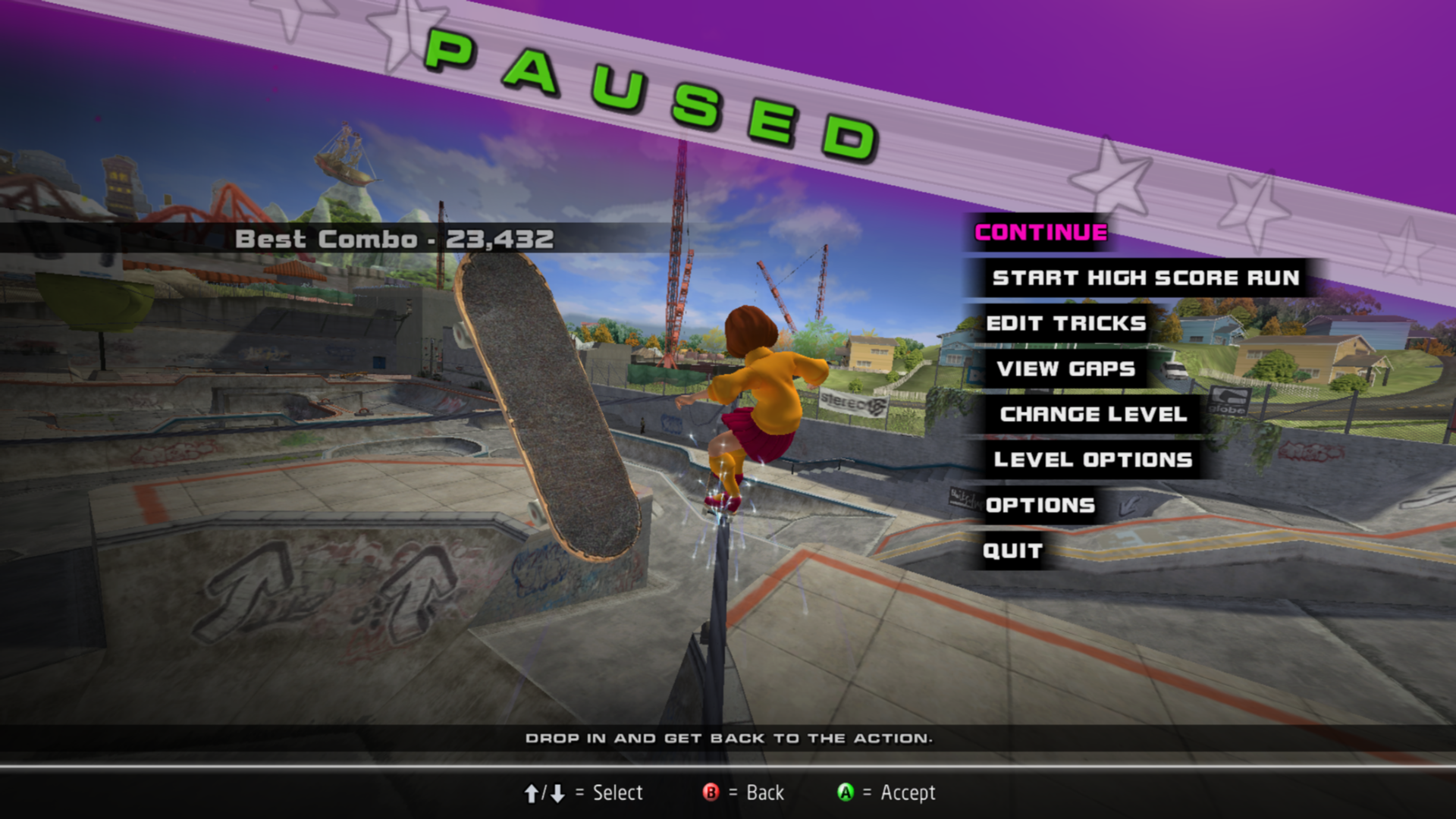Click Quit in the pause menu

click(1012, 551)
